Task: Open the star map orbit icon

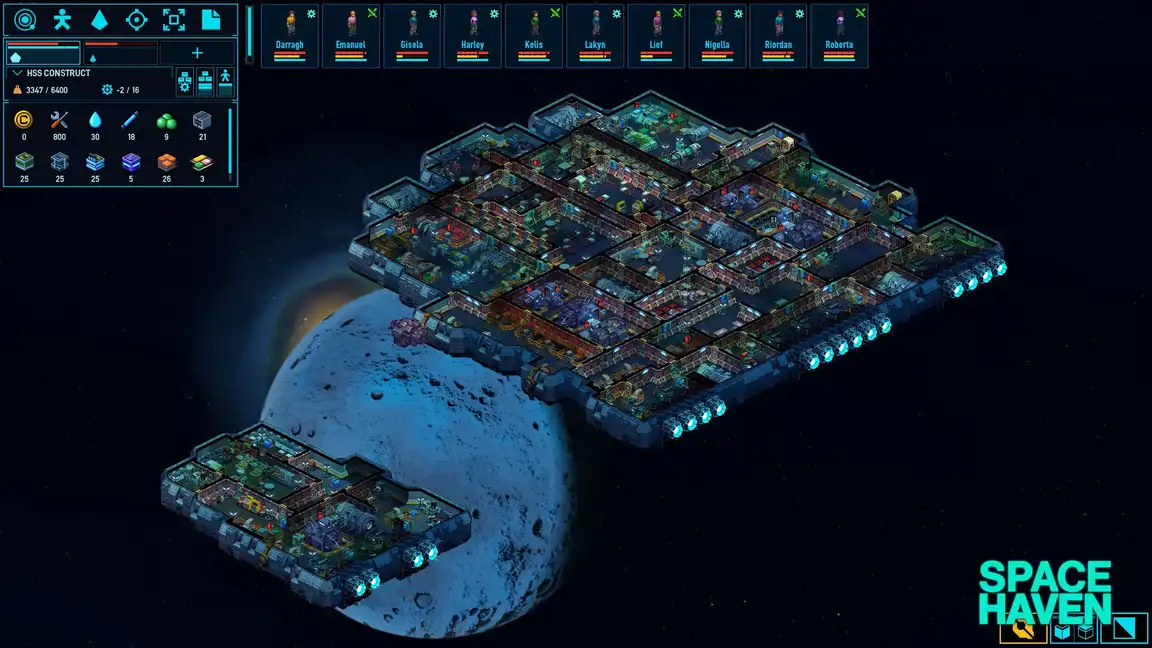Action: [x=25, y=19]
